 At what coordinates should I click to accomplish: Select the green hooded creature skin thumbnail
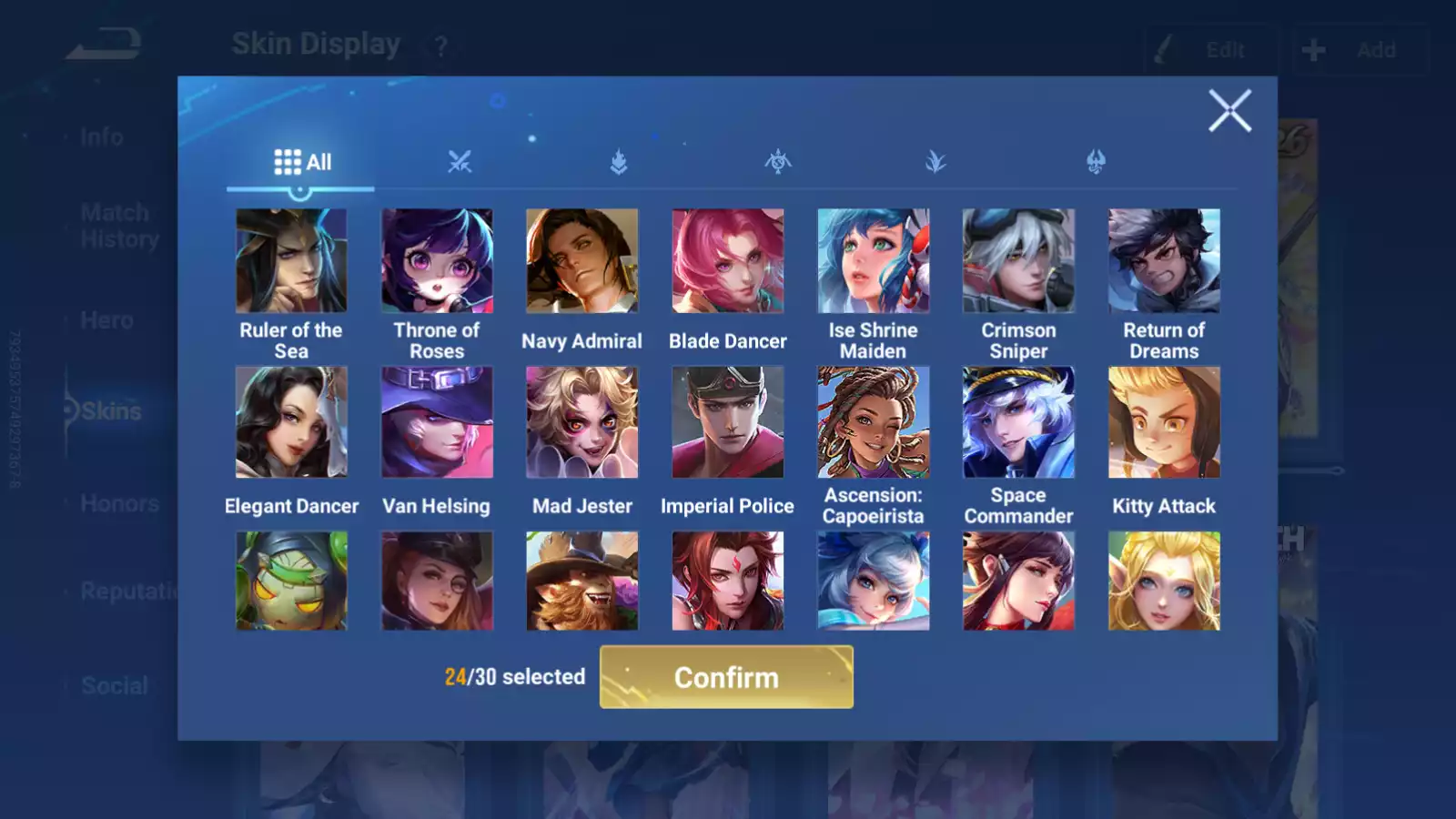point(291,581)
